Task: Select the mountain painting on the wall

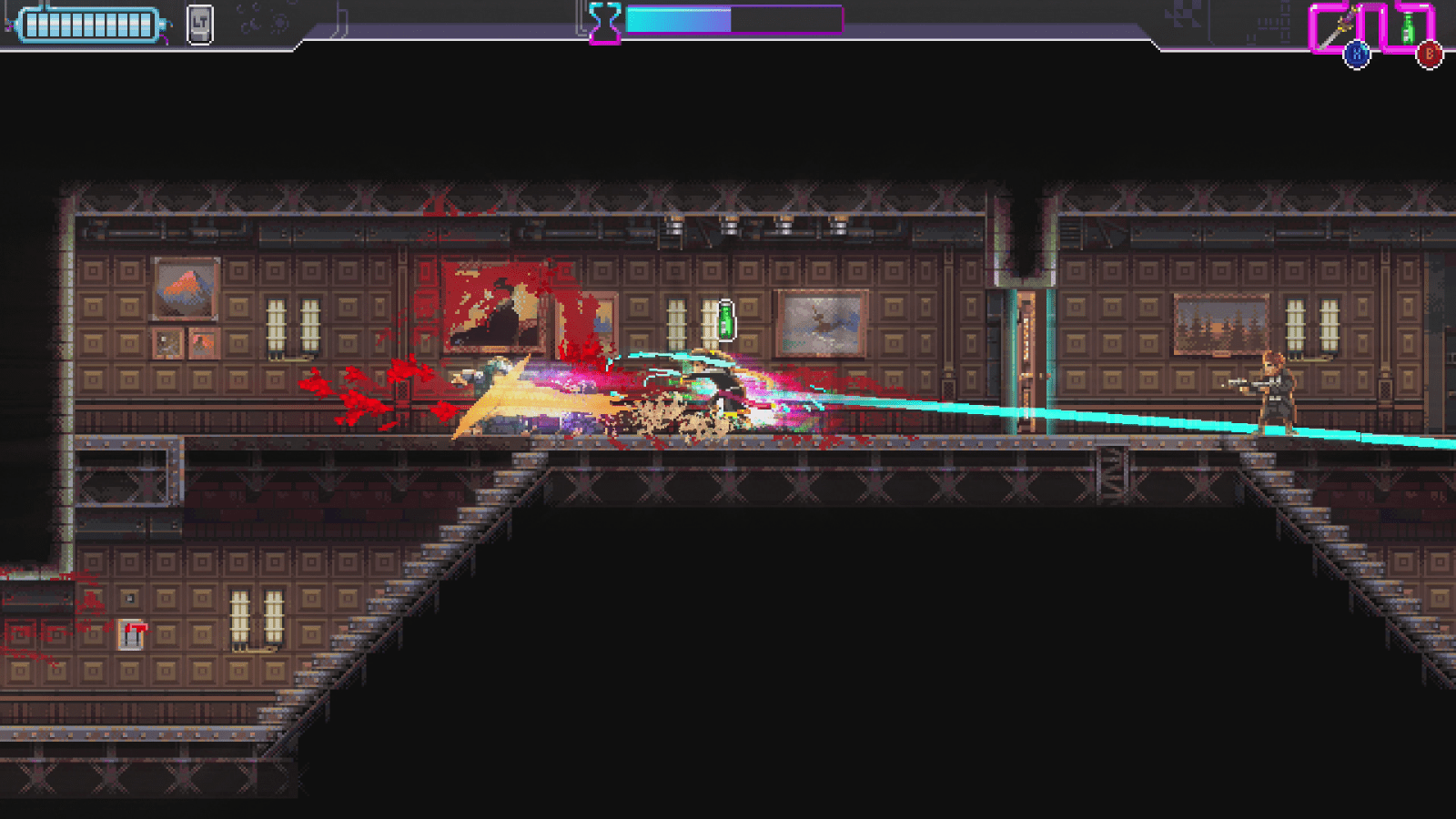Action: tap(183, 289)
